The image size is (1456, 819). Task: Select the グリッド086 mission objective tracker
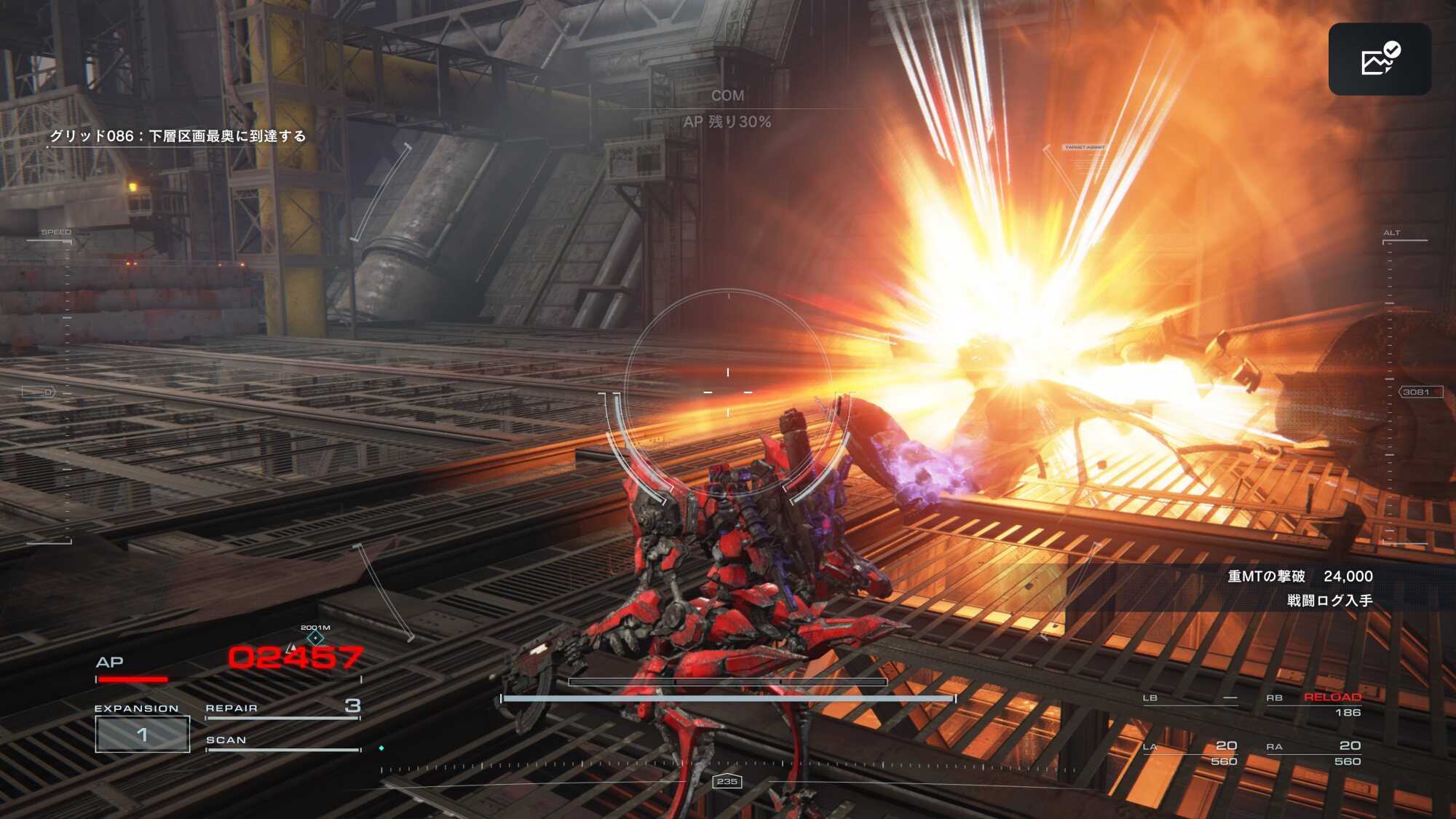[178, 136]
